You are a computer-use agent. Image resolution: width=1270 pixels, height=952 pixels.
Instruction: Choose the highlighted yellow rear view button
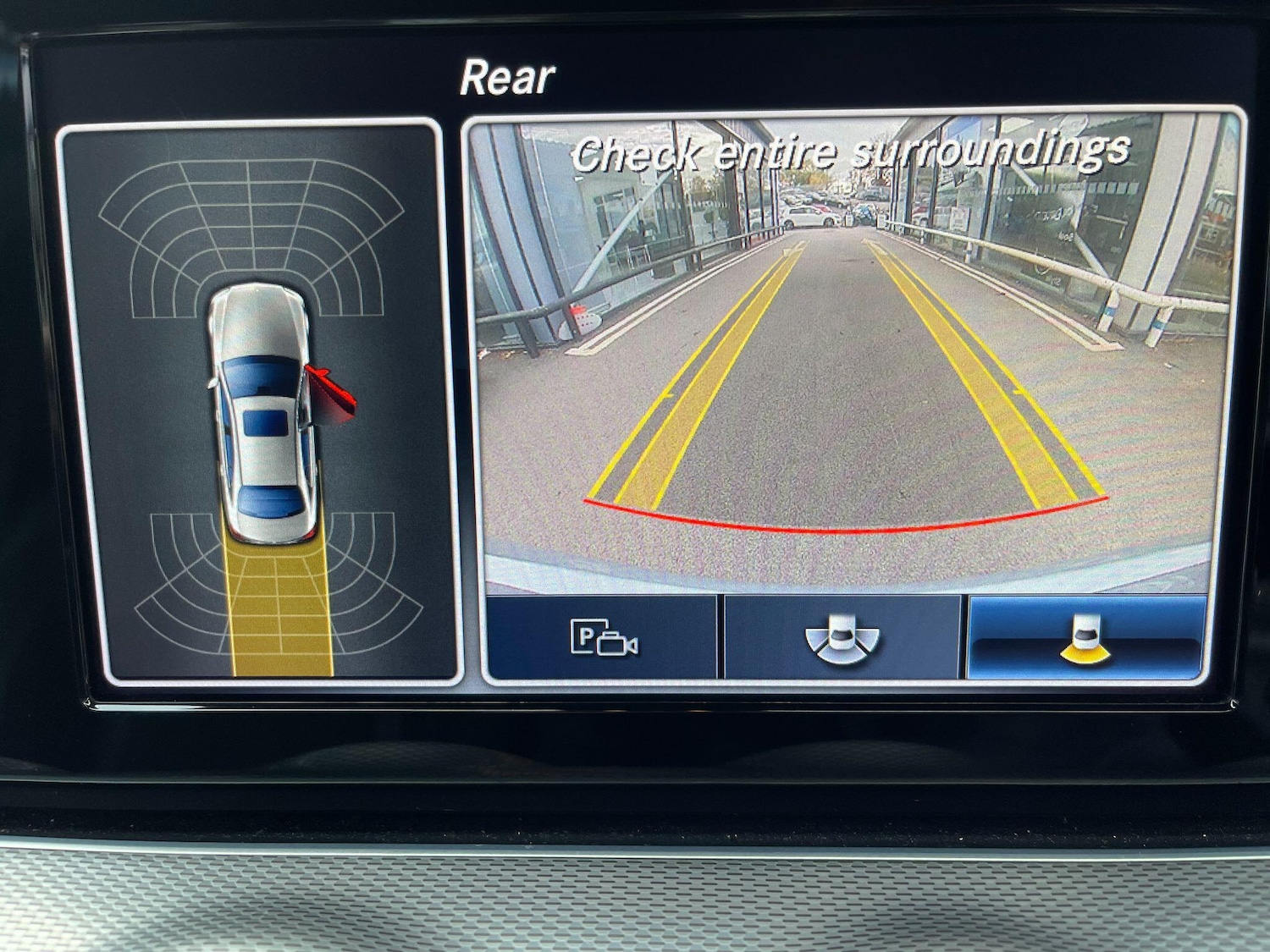coord(1085,637)
